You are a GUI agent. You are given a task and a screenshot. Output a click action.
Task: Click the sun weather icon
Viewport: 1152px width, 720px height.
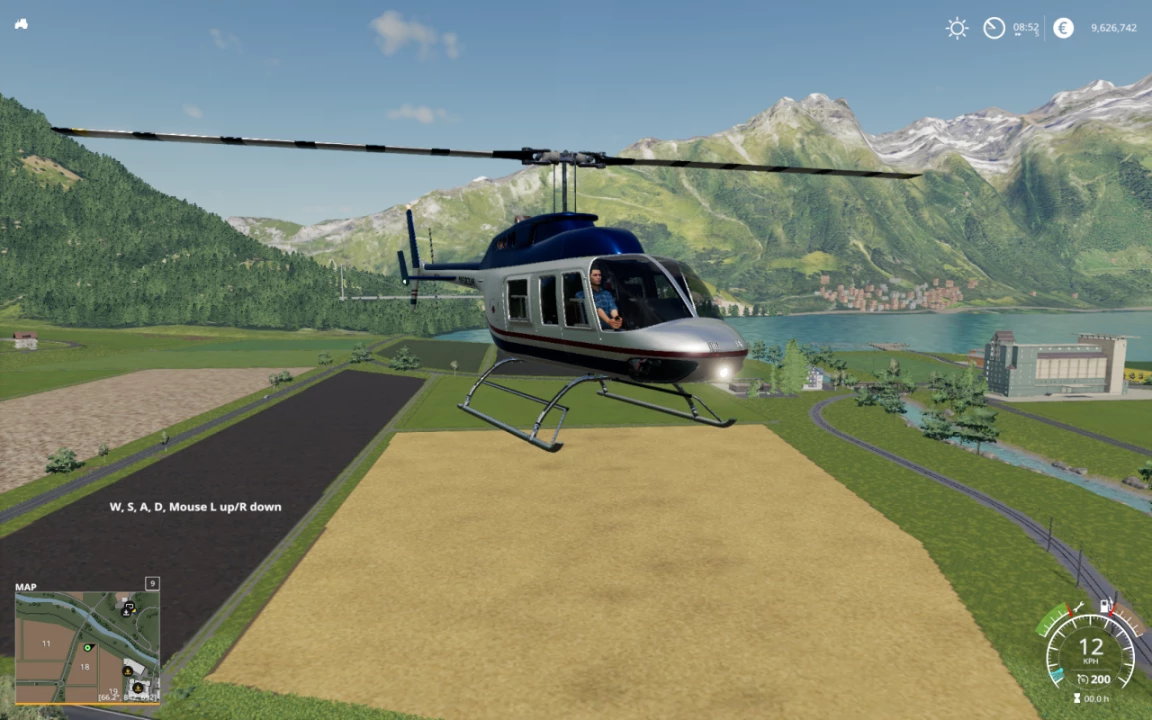(957, 28)
